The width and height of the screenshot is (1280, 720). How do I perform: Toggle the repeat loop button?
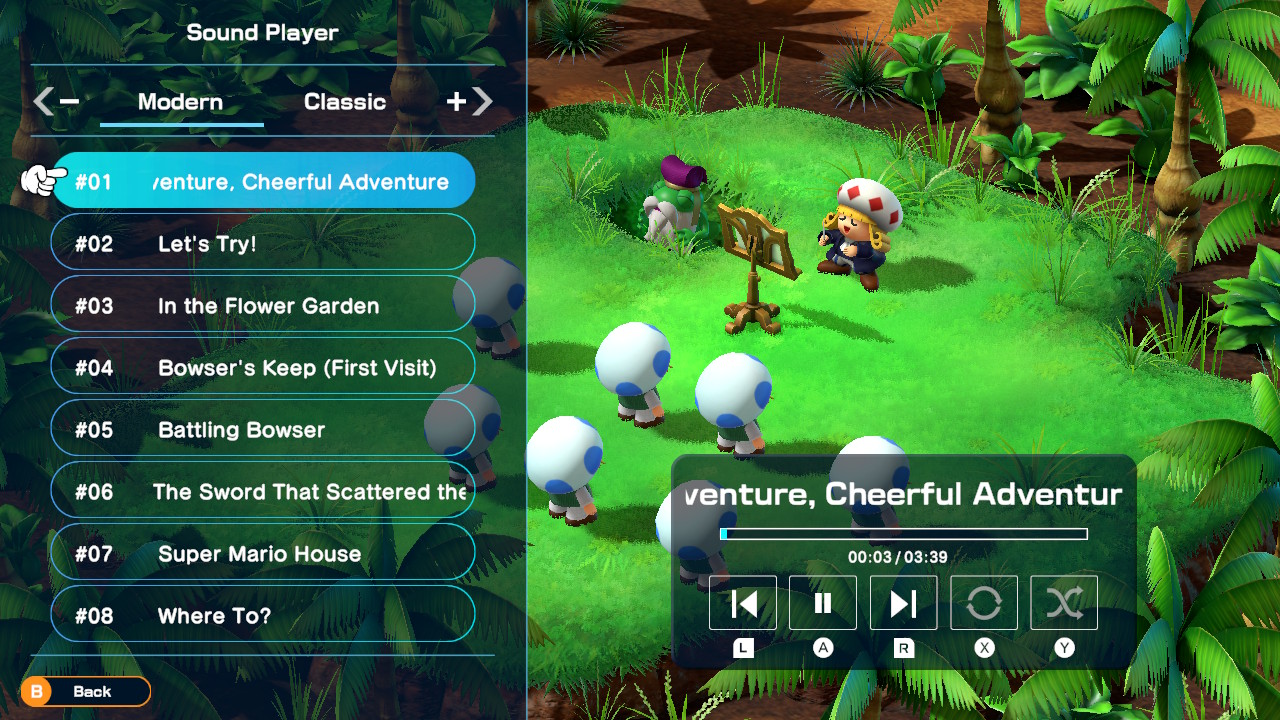tap(984, 603)
